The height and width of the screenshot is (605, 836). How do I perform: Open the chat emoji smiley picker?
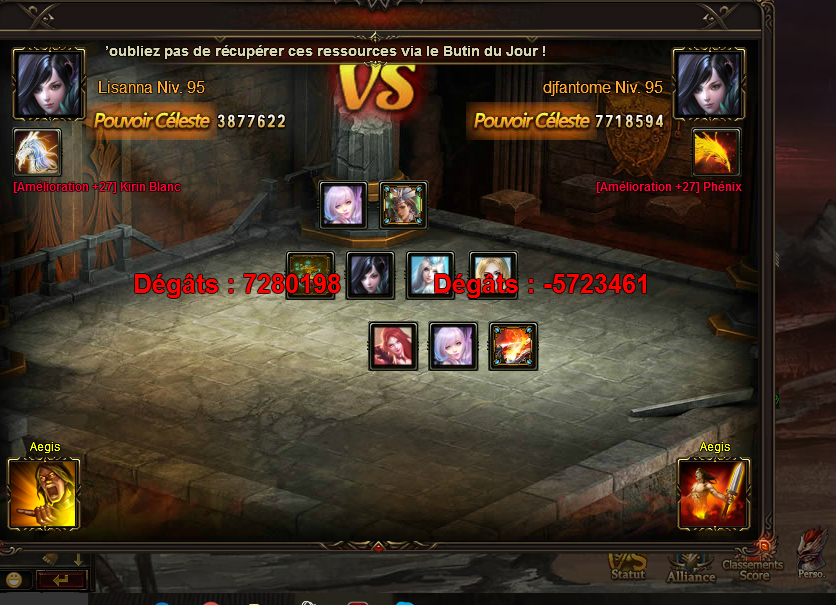(x=13, y=579)
